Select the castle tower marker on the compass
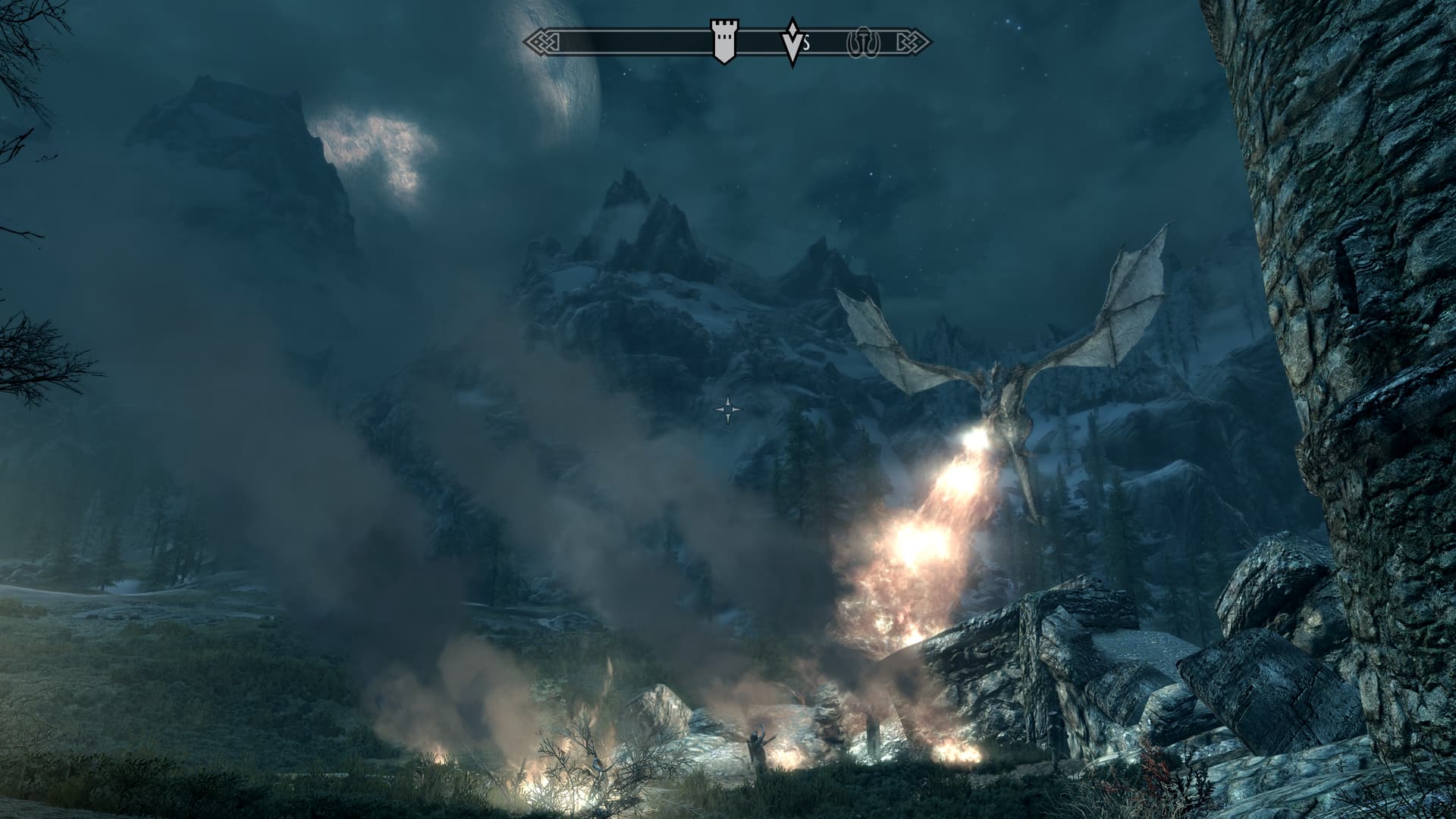Image resolution: width=1456 pixels, height=819 pixels. coord(723,42)
